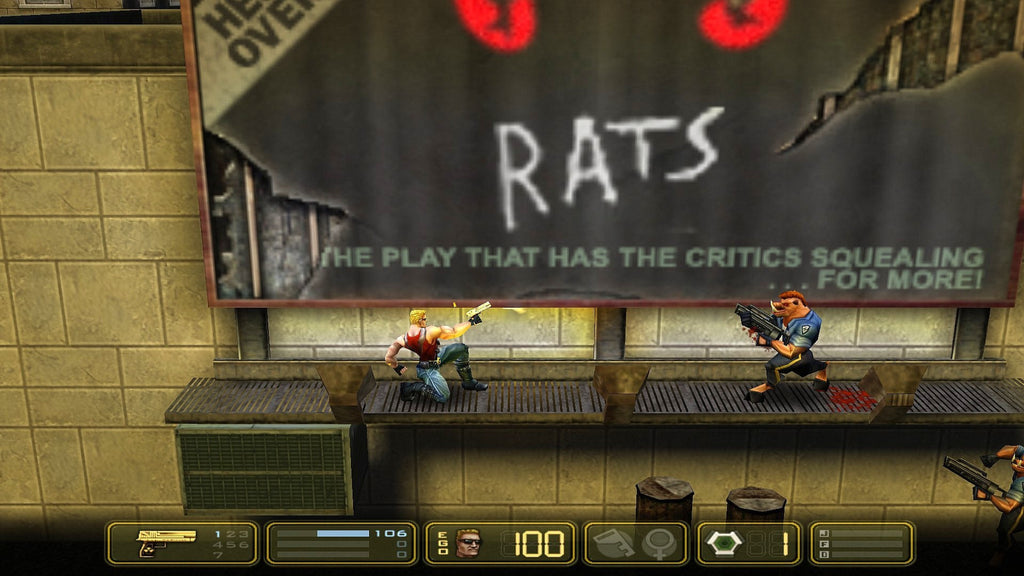Click the female symbol icon in the HUD

pyautogui.click(x=659, y=543)
